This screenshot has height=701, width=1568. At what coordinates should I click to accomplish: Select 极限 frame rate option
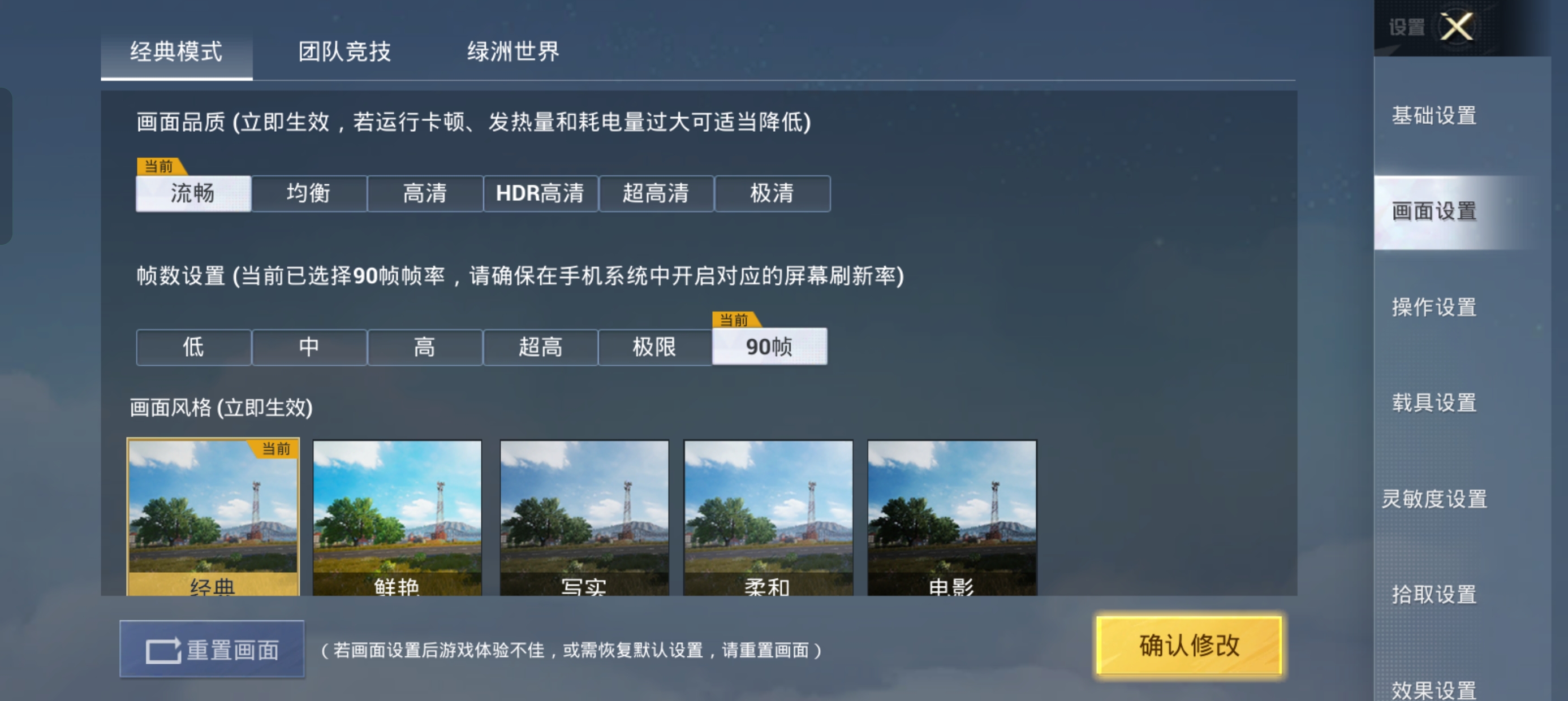pyautogui.click(x=655, y=347)
